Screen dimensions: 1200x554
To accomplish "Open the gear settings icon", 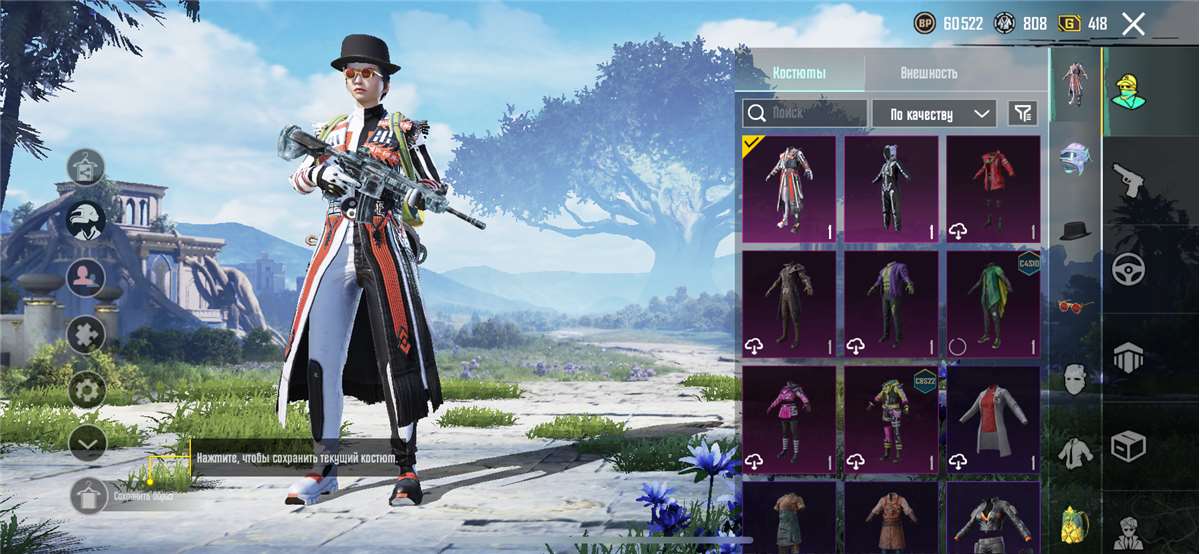I will (87, 389).
